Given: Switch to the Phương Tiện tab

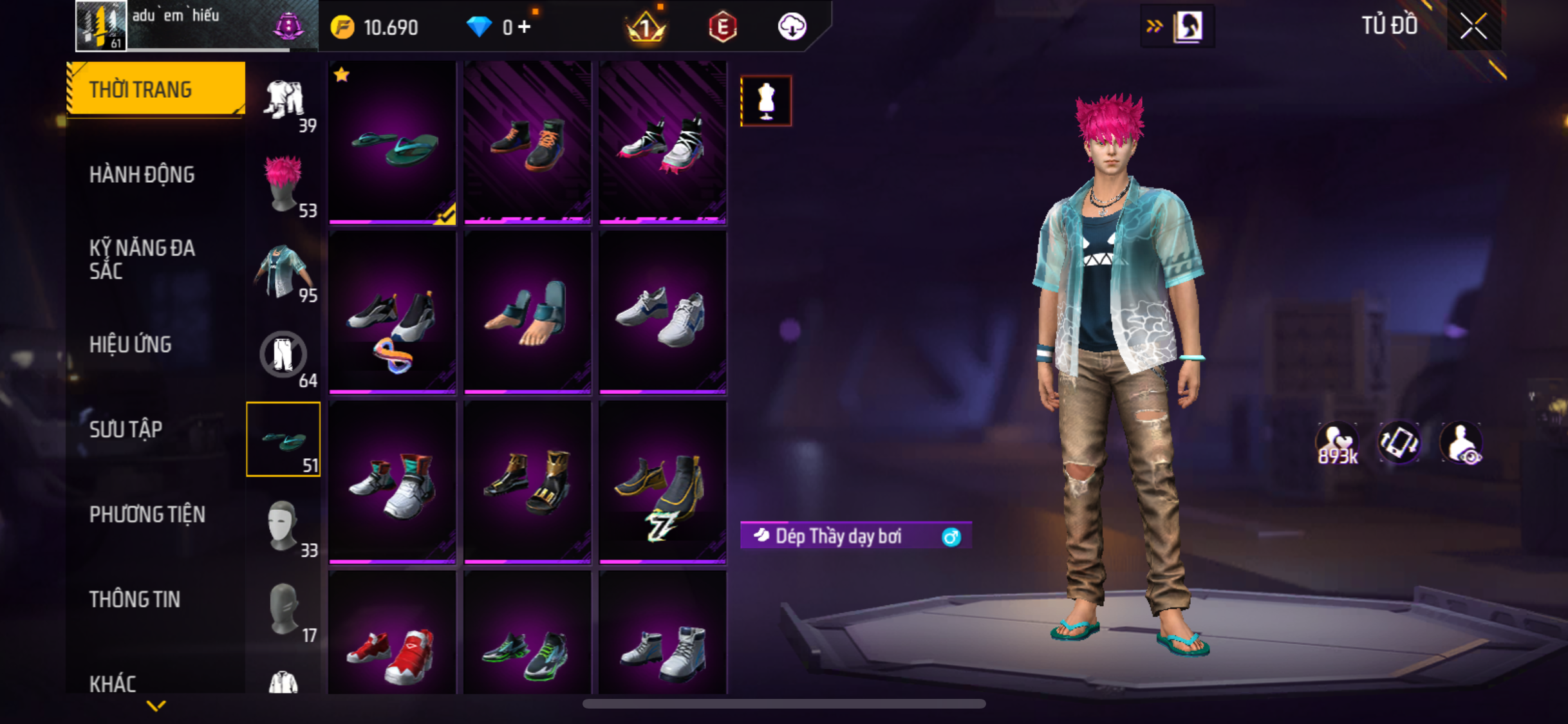Looking at the screenshot, I should coord(147,514).
